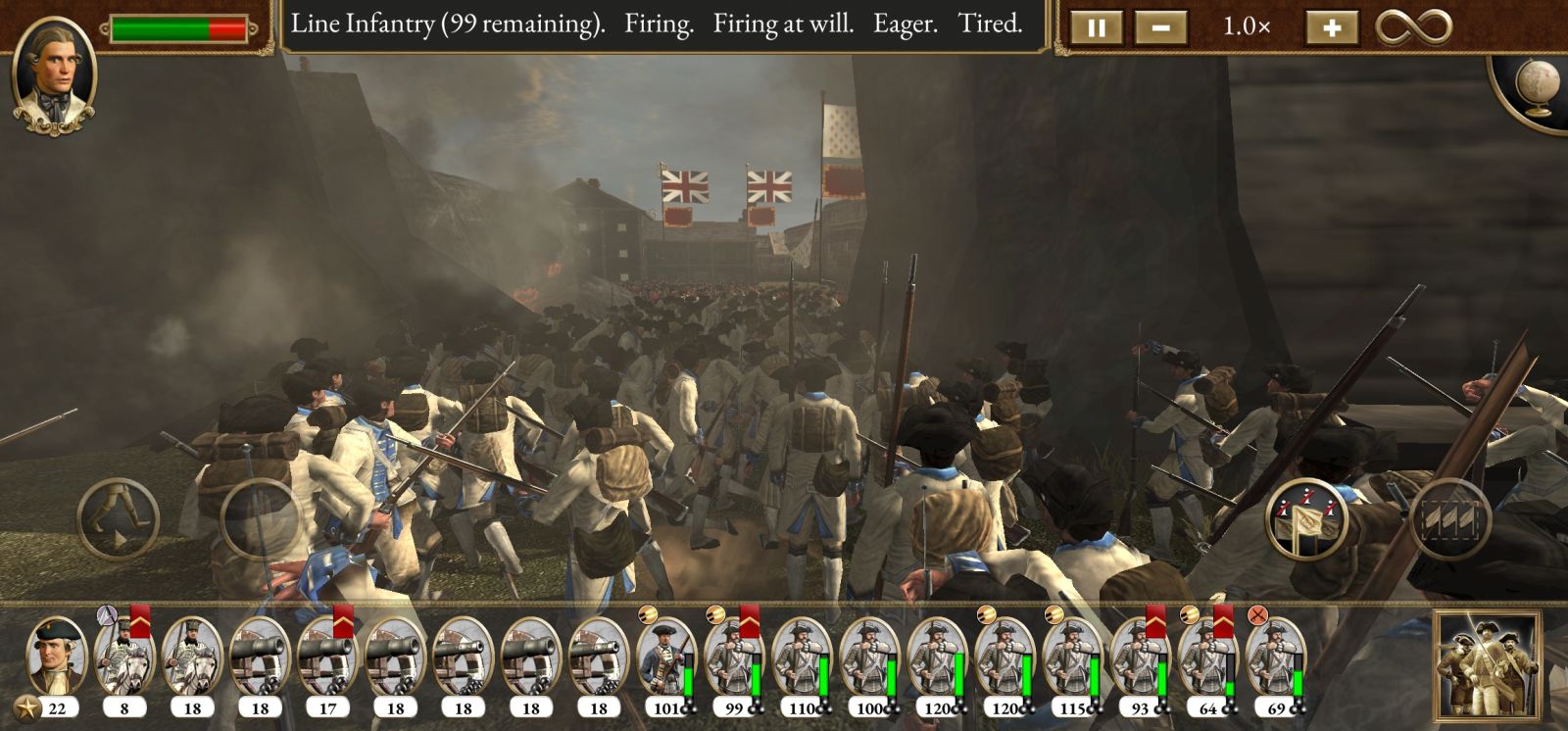
Task: Tap the chevron arrow under the movement control
Action: tap(121, 541)
